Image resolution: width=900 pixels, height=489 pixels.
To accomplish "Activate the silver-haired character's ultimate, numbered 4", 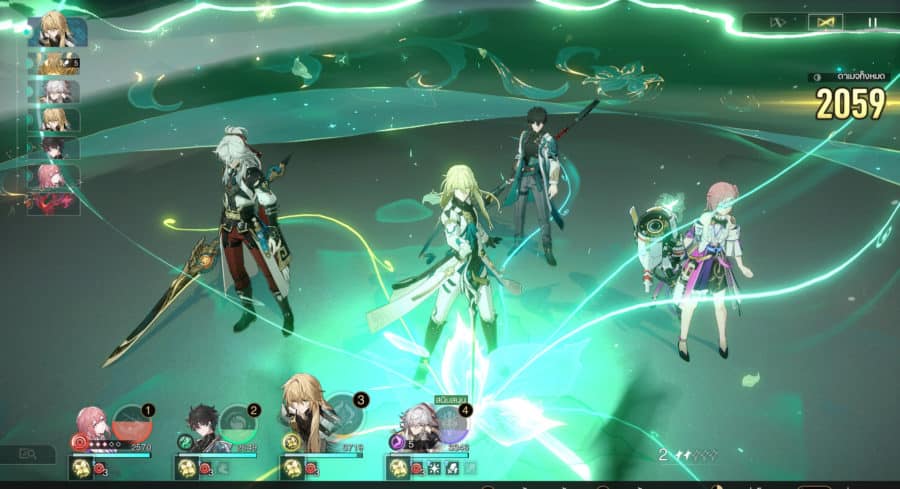I will click(450, 424).
